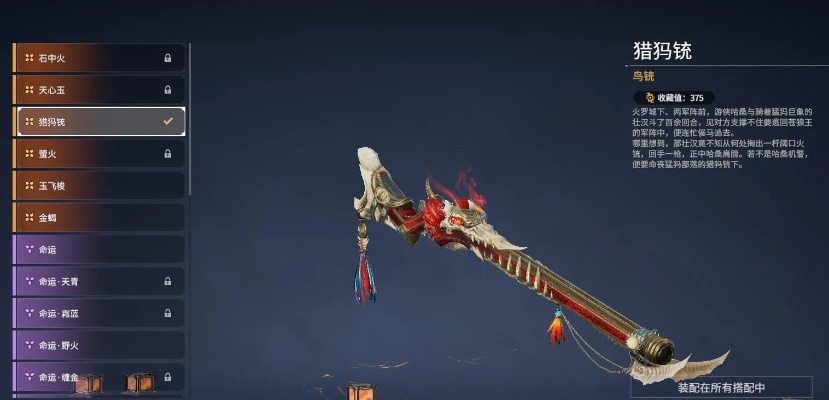This screenshot has height=400, width=829.
Task: Select the 金鹤 skin entry
Action: [x=98, y=218]
